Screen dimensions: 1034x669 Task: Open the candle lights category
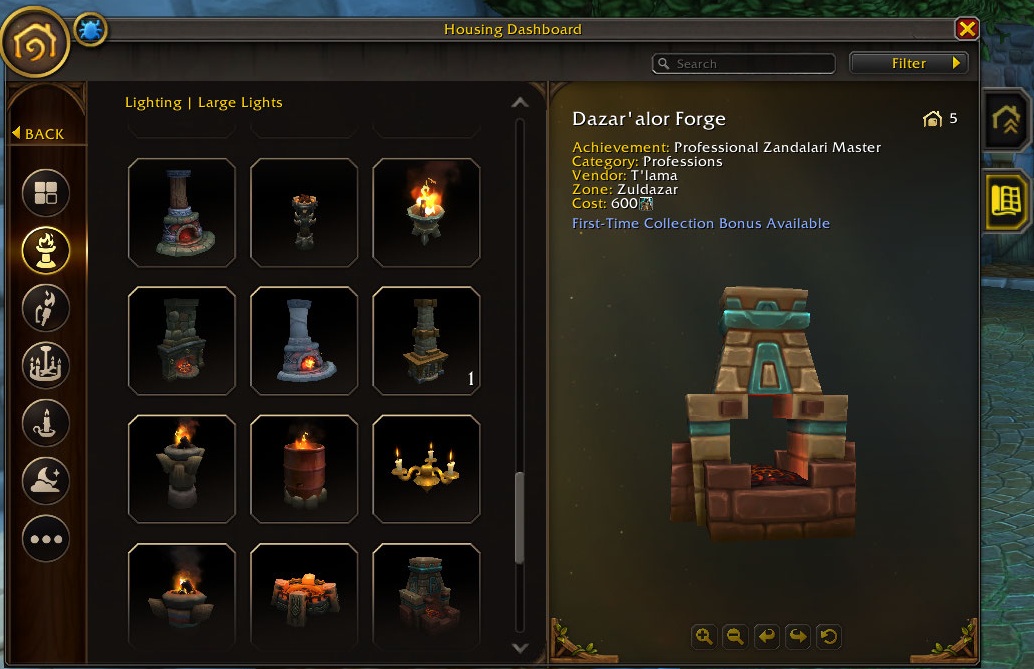point(46,424)
